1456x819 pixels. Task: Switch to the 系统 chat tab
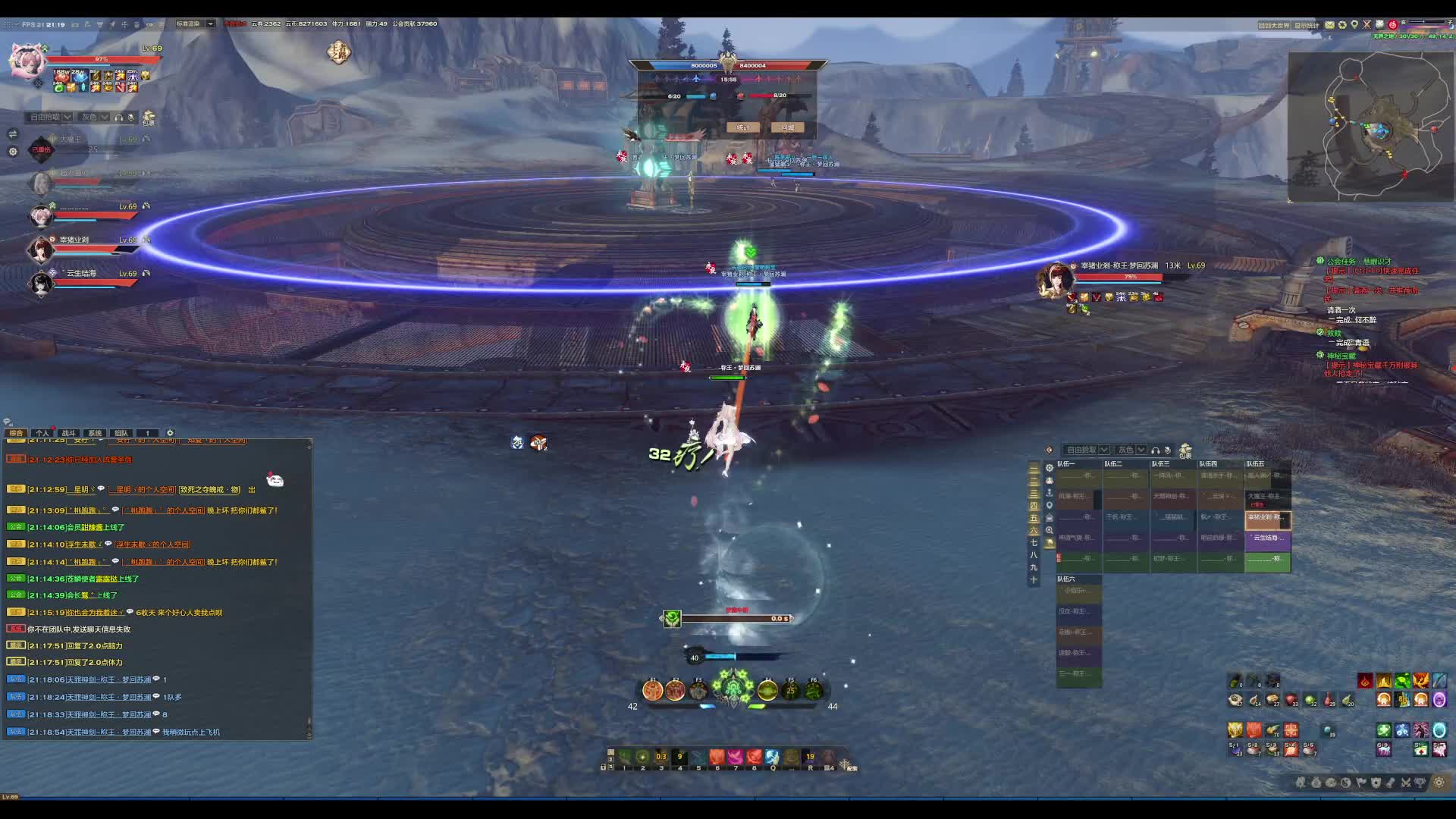95,433
